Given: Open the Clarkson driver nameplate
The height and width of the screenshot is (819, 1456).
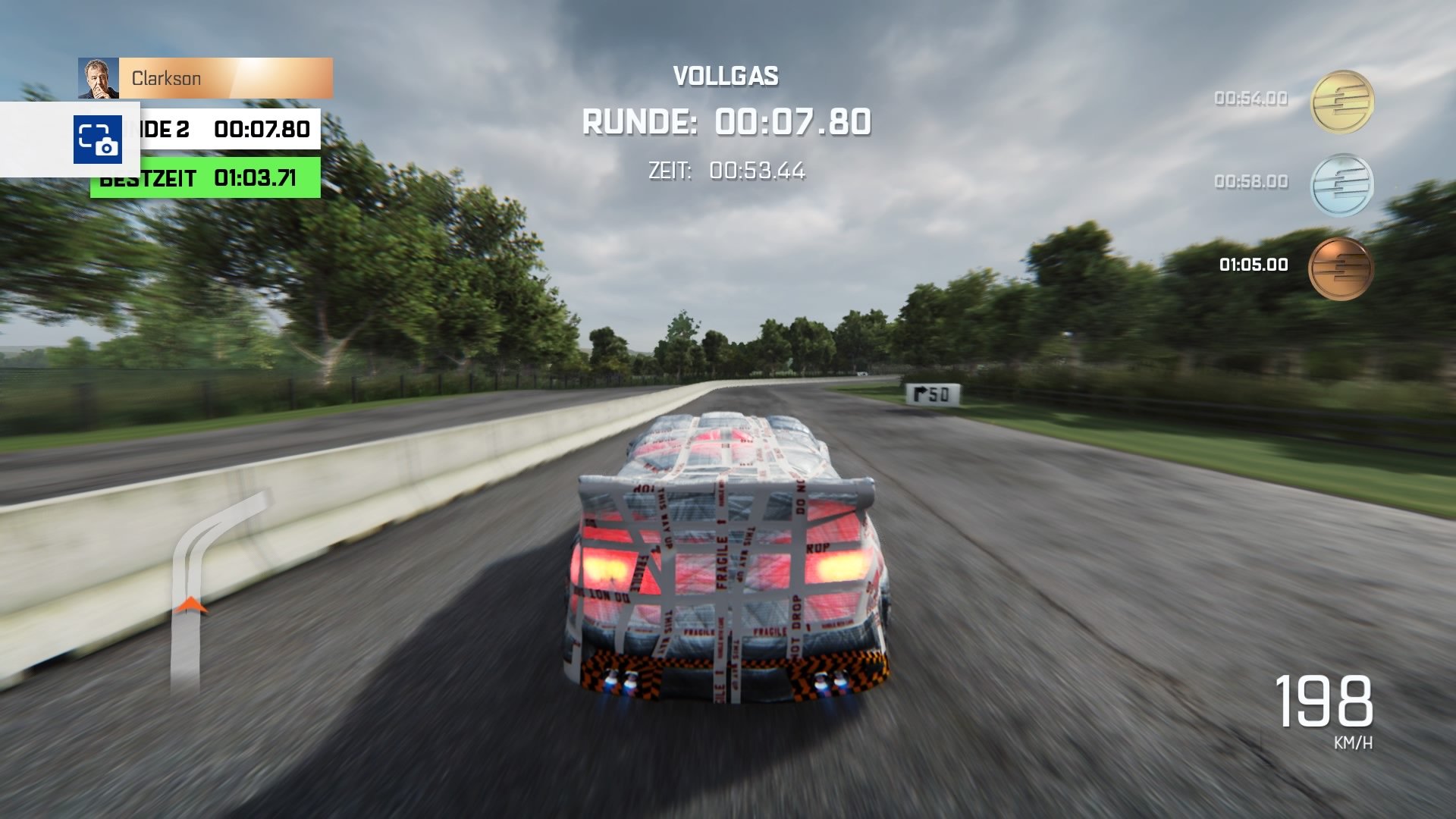Looking at the screenshot, I should pos(227,78).
